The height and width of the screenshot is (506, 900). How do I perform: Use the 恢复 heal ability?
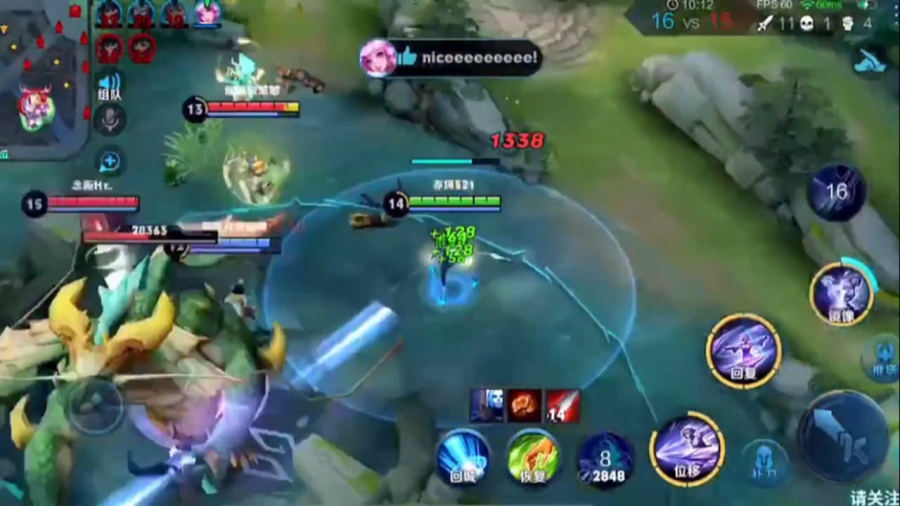(532, 456)
